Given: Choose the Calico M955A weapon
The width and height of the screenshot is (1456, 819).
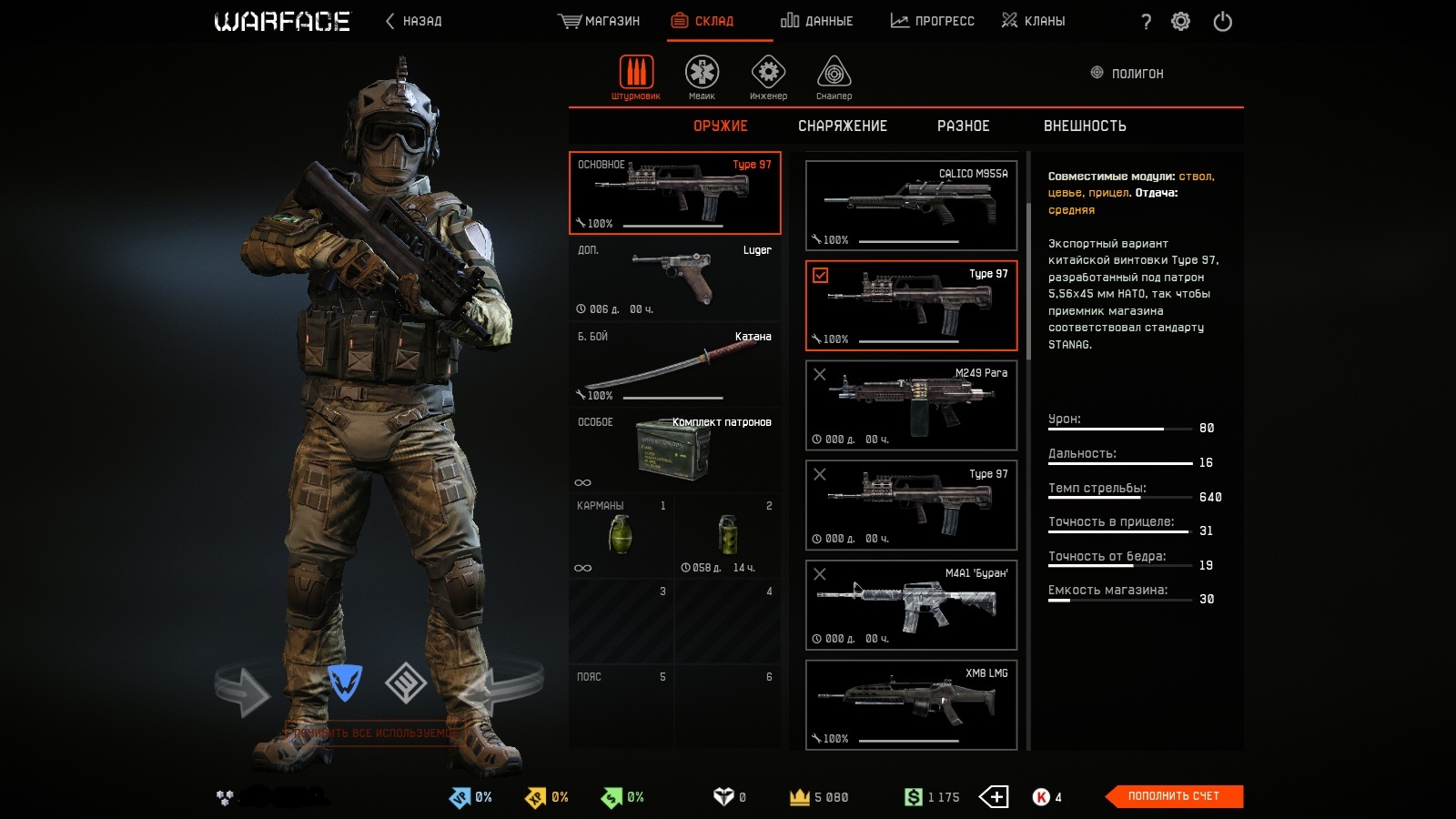Looking at the screenshot, I should click(x=911, y=206).
